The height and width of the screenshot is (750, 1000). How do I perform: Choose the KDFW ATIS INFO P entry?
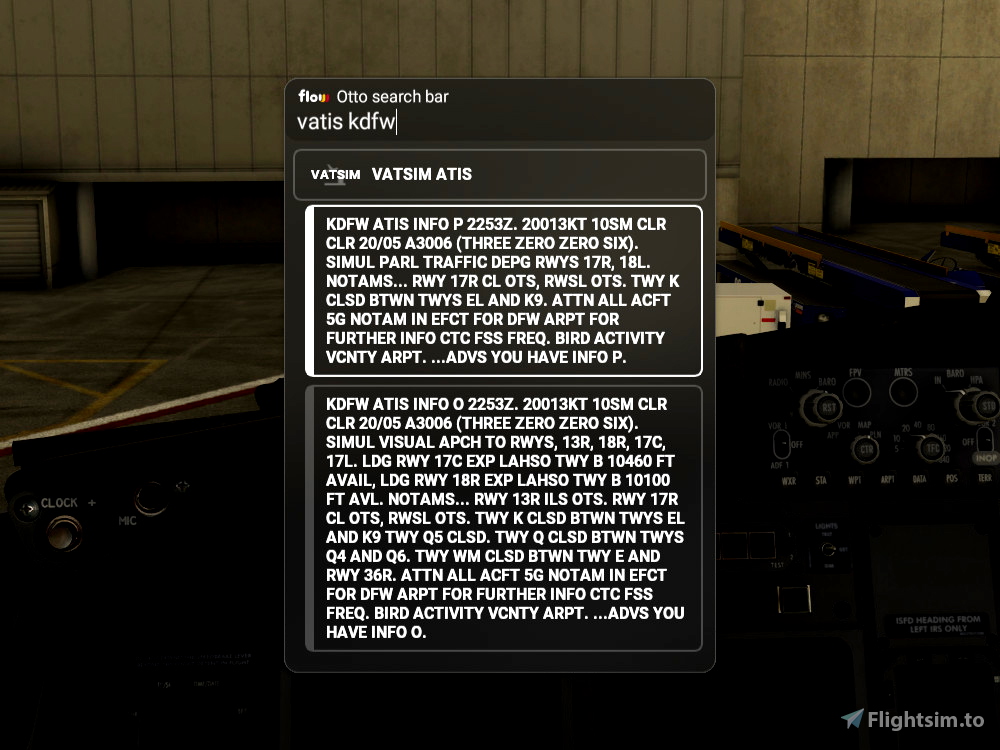pos(504,291)
